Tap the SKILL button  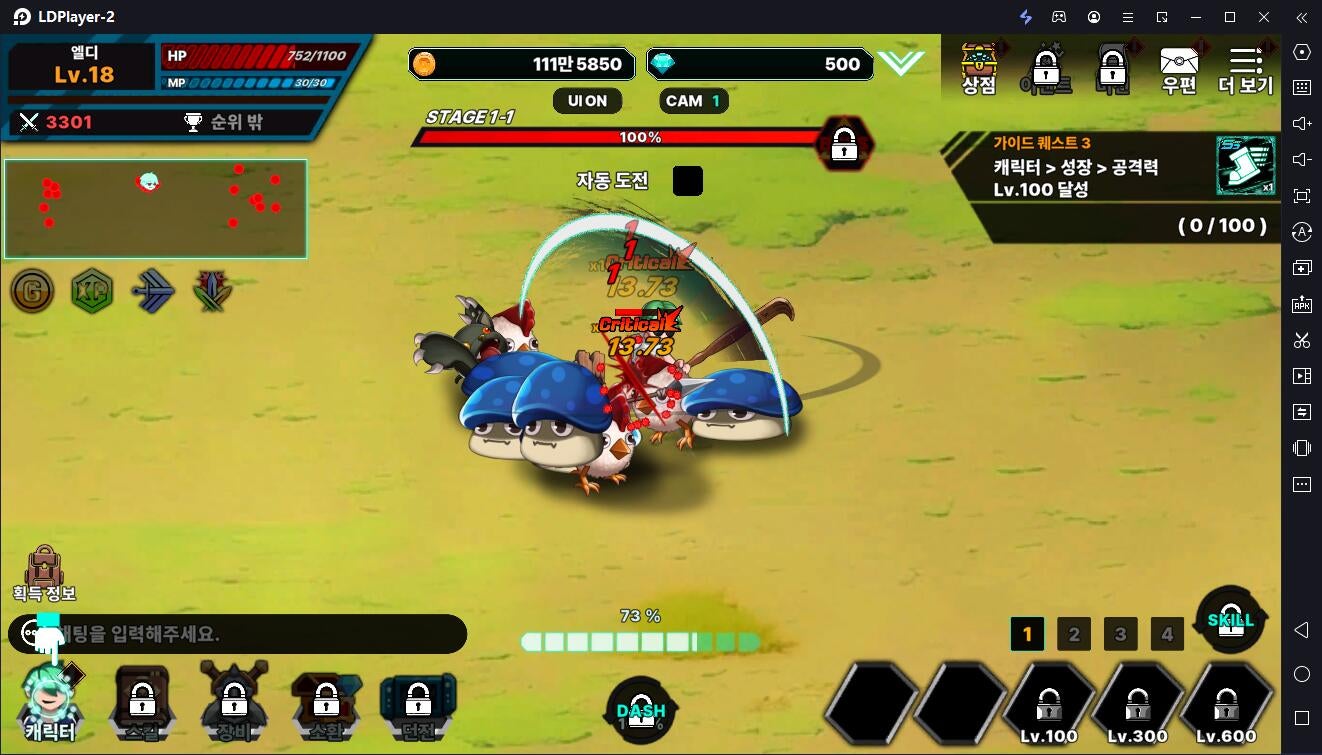(x=1230, y=620)
